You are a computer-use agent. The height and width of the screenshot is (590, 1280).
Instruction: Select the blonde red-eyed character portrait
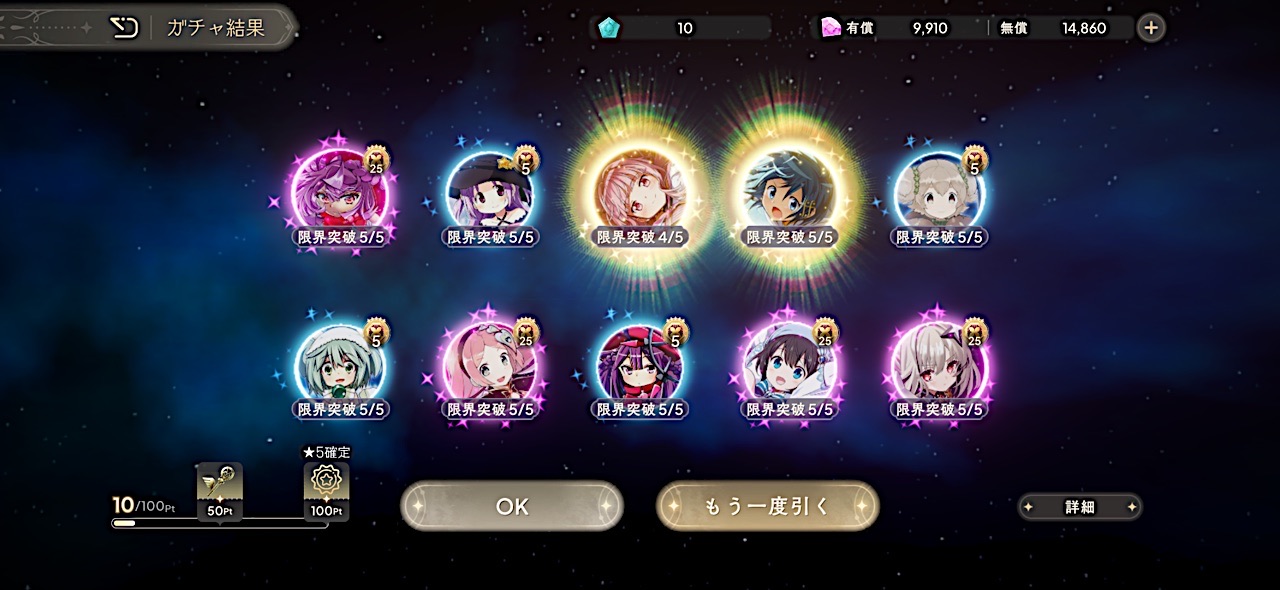(939, 362)
